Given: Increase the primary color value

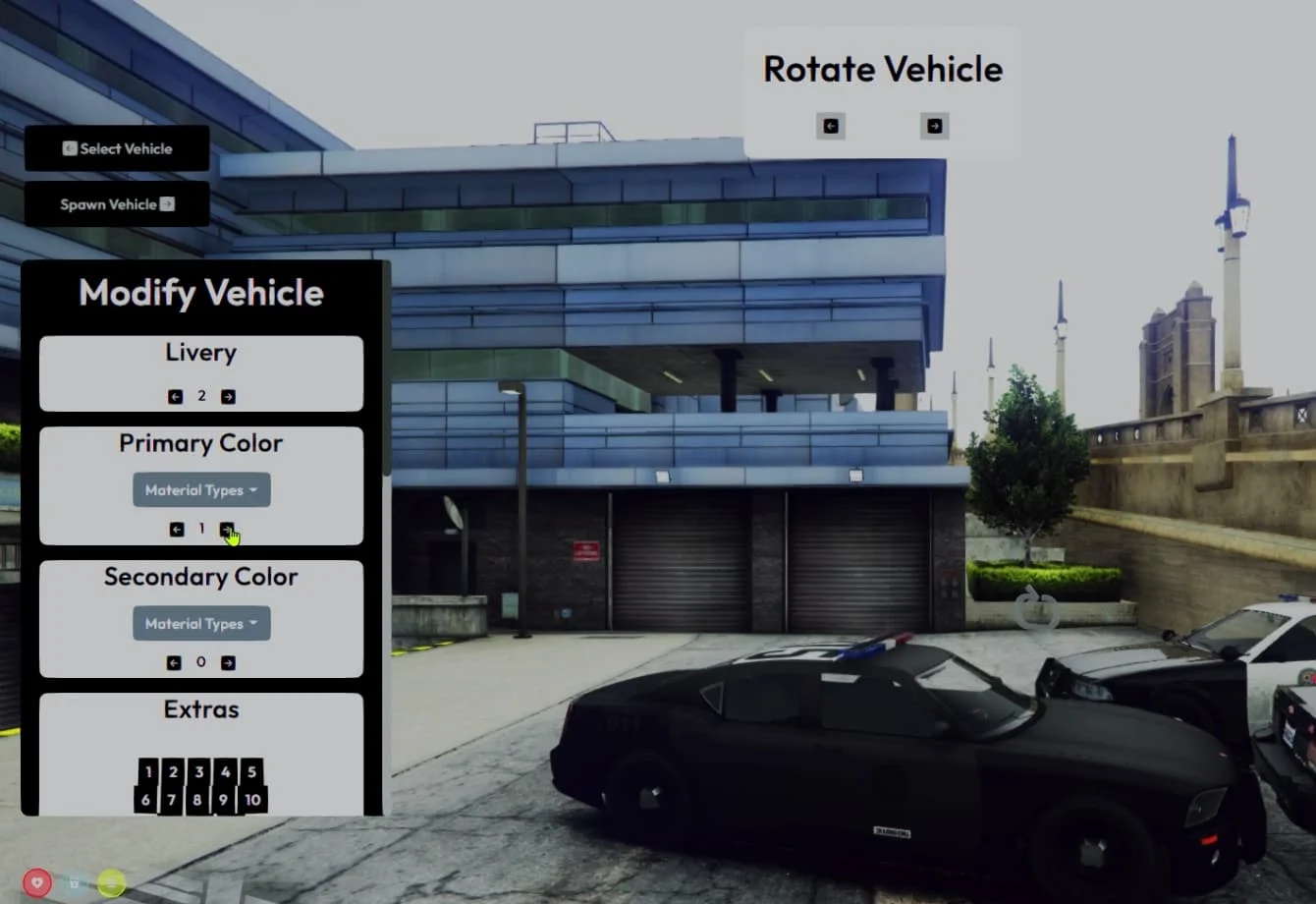Looking at the screenshot, I should 227,530.
